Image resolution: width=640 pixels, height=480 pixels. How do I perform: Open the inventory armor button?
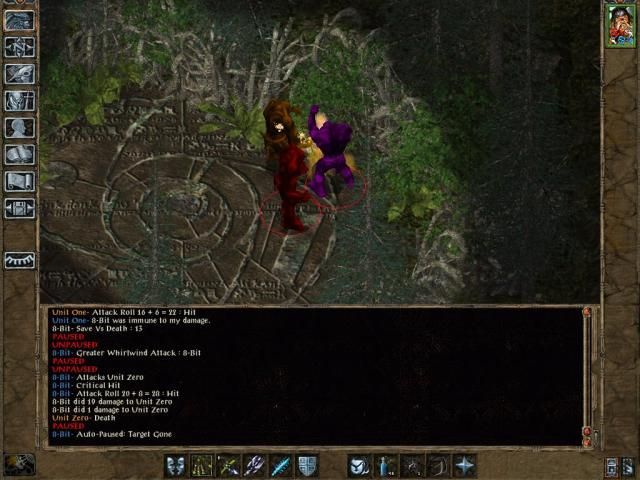click(x=20, y=100)
